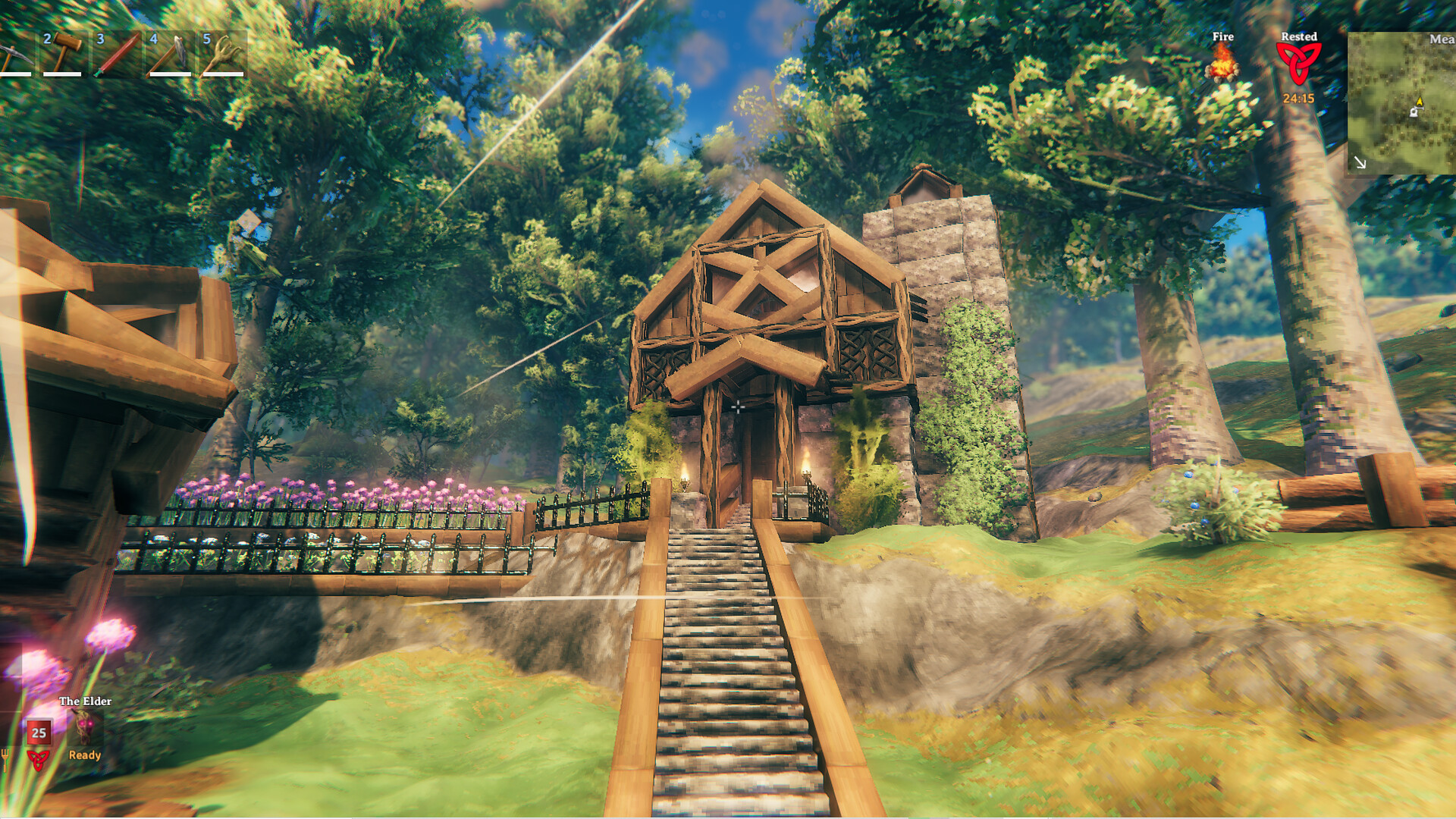Click the red Rested buff trefoil icon

coord(1301,63)
